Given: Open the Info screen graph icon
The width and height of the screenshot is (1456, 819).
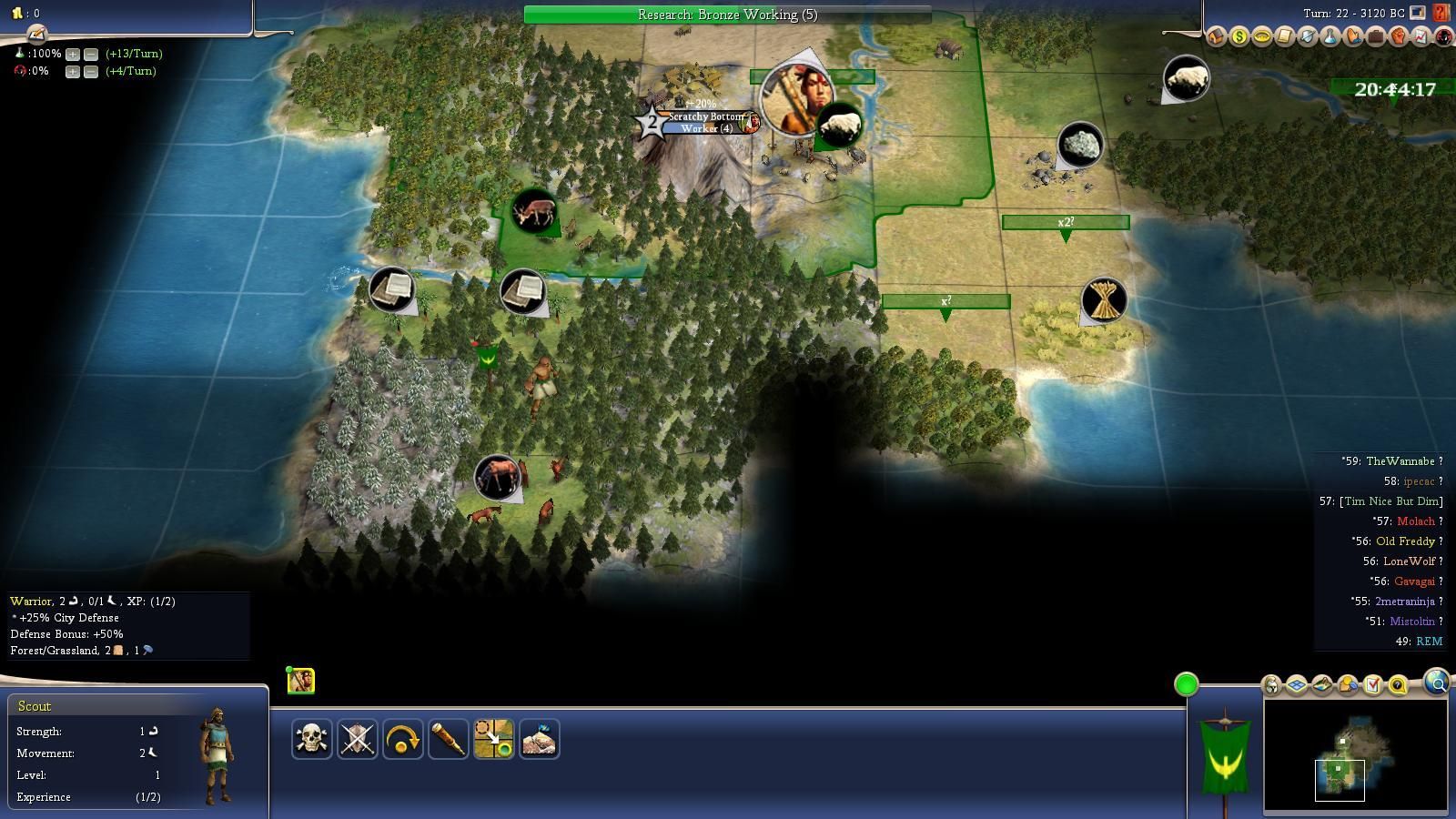Looking at the screenshot, I should 1421,36.
